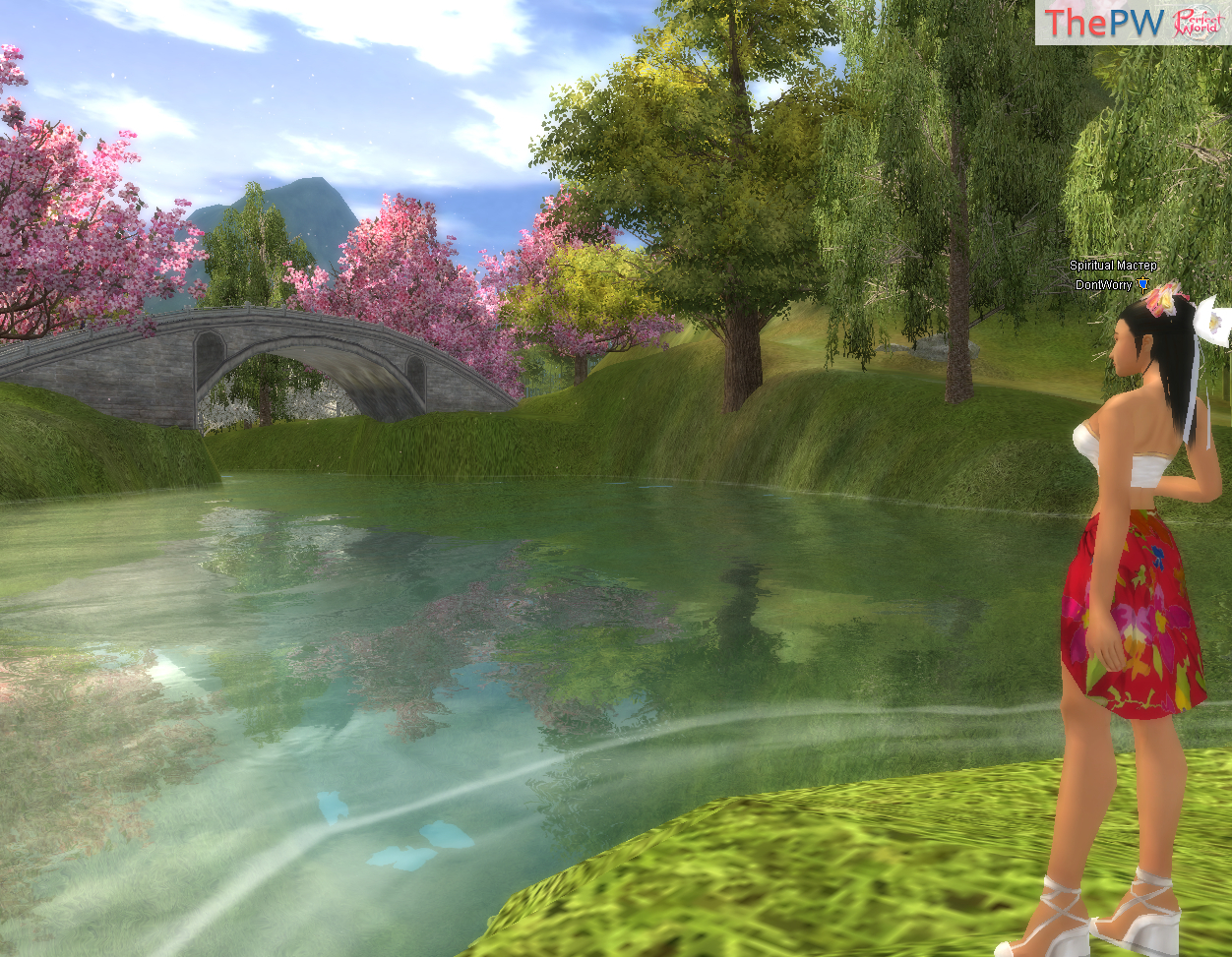Select the DontWorry player nameplate
The width and height of the screenshot is (1232, 957).
(1104, 285)
